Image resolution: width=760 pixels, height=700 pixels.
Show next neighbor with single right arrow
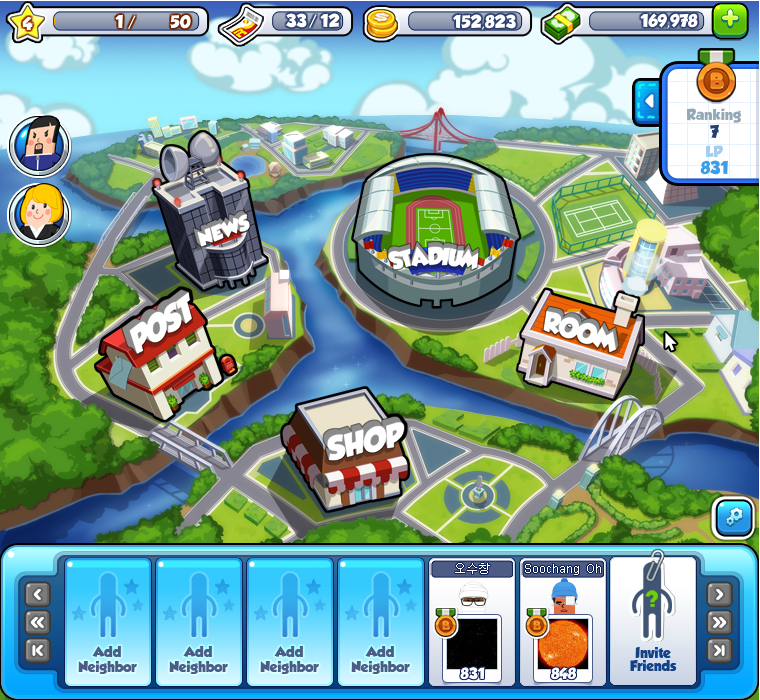719,595
